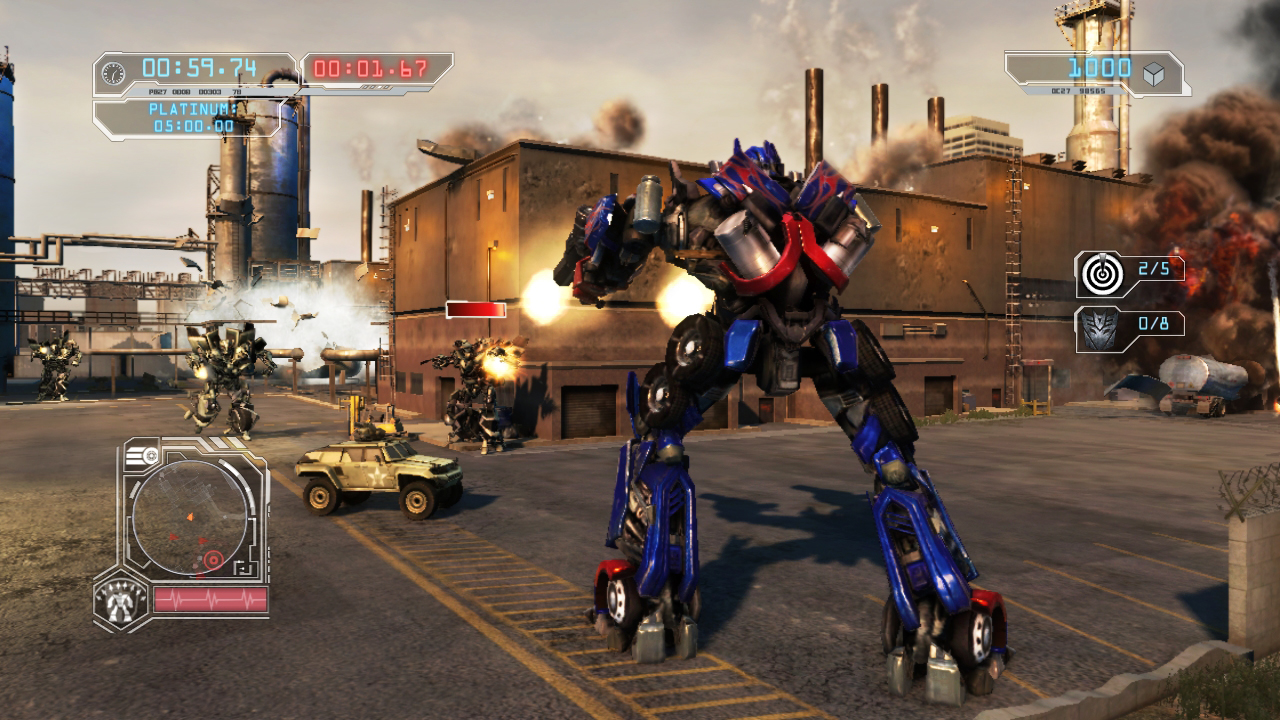Viewport: 1280px width, 720px height.
Task: Select the Decepticon emblem kill tracker icon
Action: [1098, 329]
